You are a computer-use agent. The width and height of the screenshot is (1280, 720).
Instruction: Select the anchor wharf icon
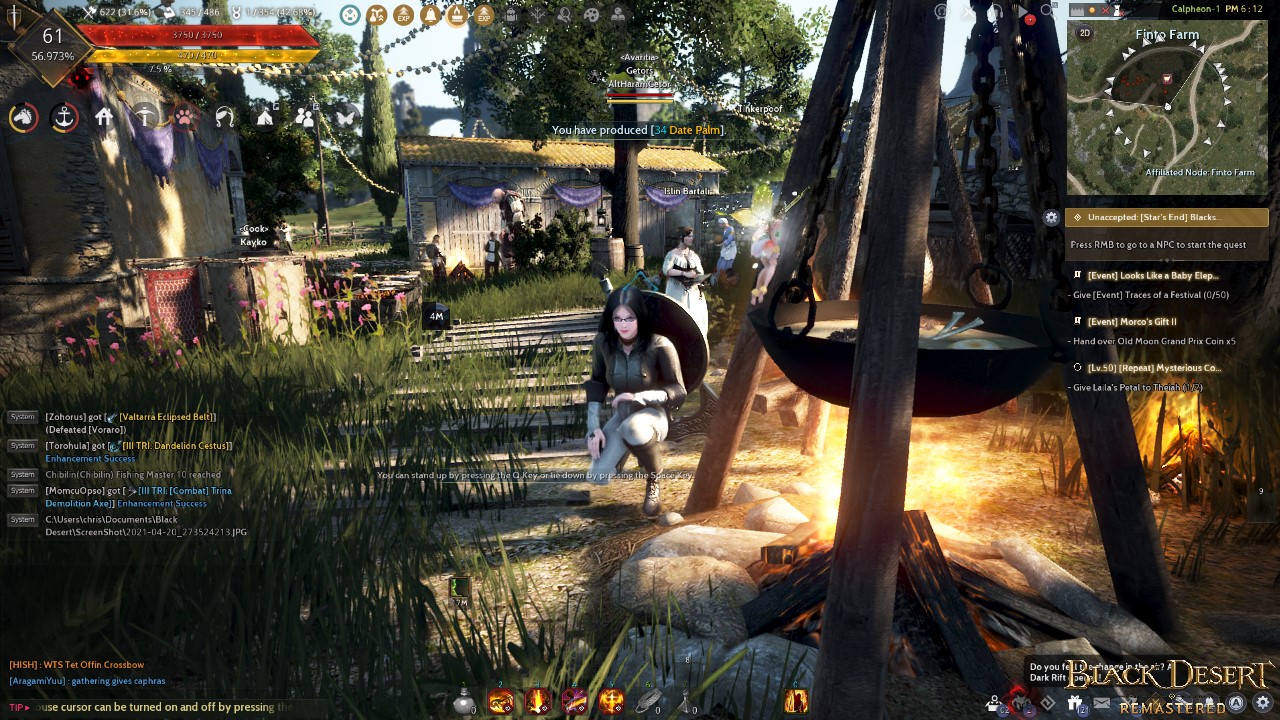point(63,117)
